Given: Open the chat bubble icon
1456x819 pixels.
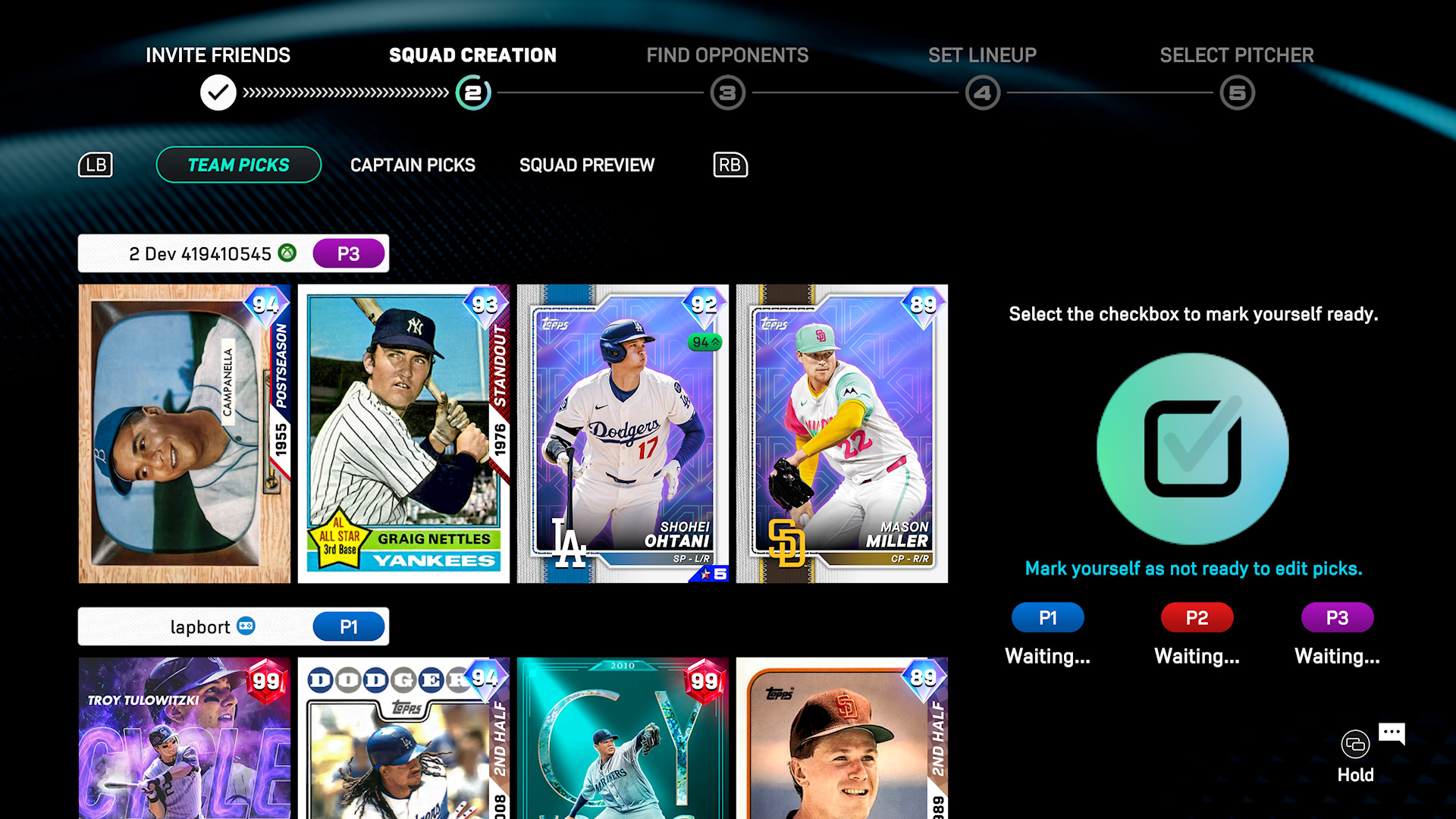Looking at the screenshot, I should pos(1392,733).
